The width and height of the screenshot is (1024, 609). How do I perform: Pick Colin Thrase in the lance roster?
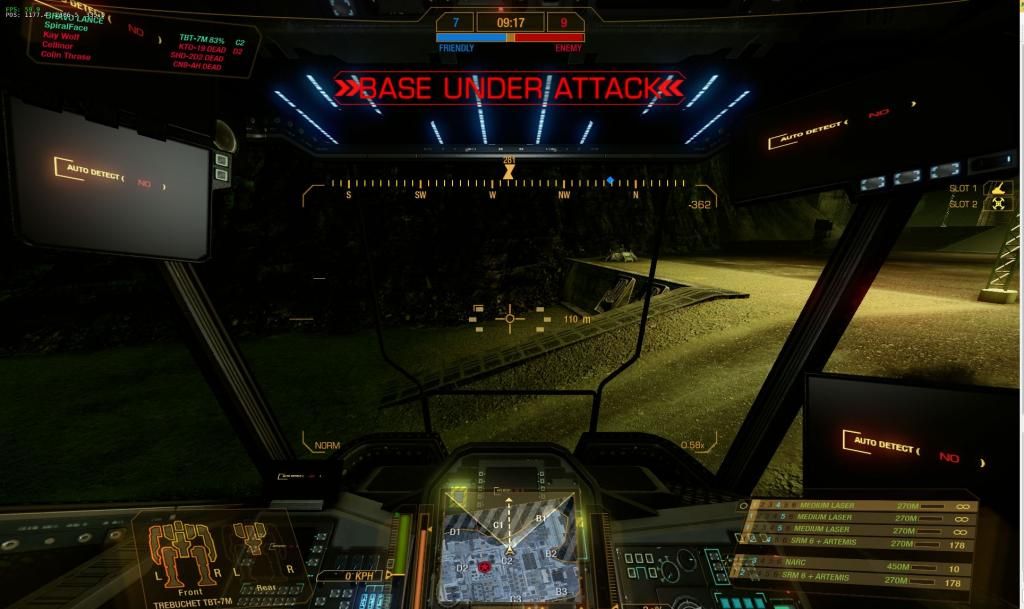[x=66, y=57]
